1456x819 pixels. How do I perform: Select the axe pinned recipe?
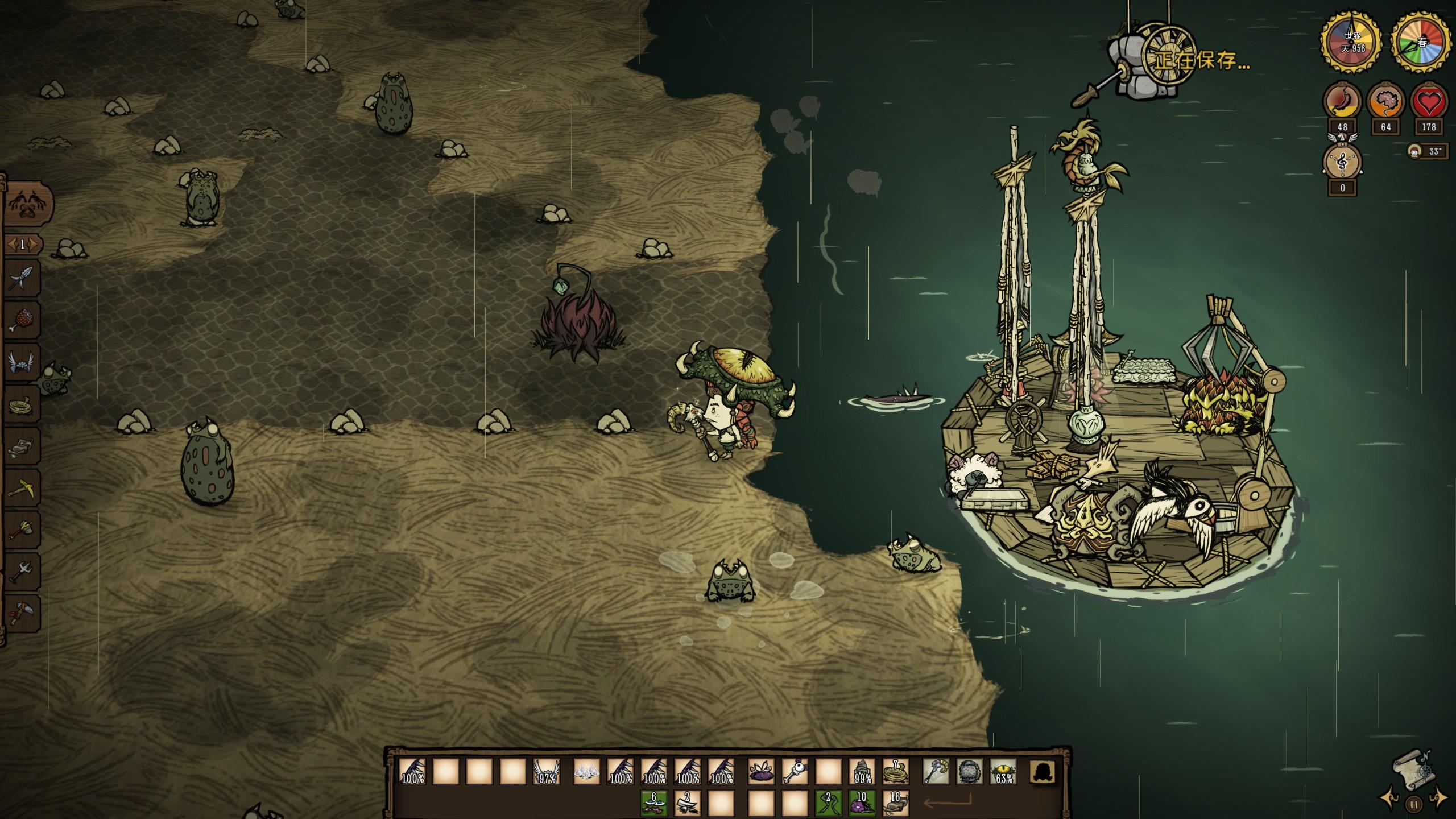(23, 614)
